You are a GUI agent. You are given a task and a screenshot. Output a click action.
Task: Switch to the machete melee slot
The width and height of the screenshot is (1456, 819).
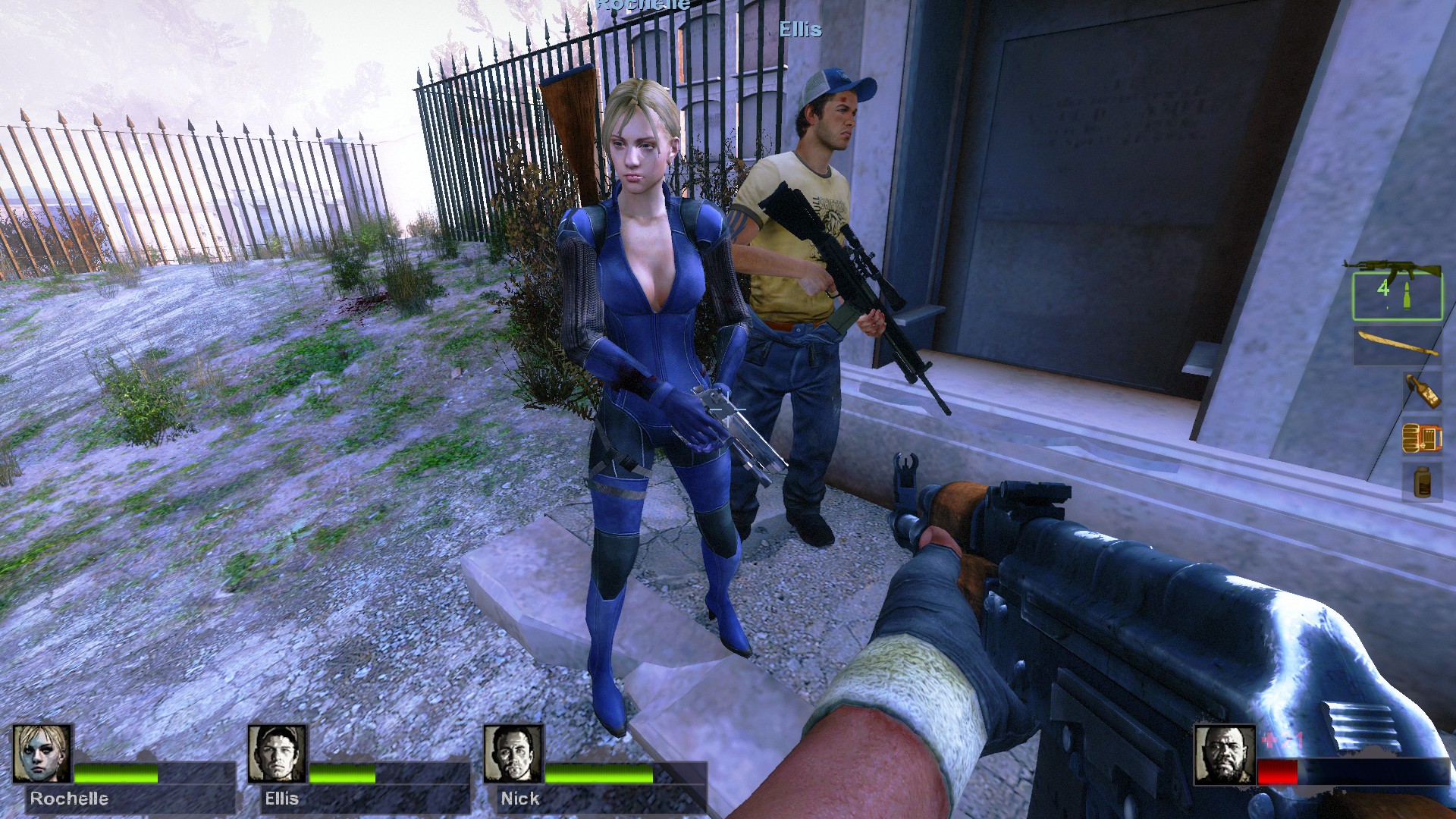(1397, 346)
